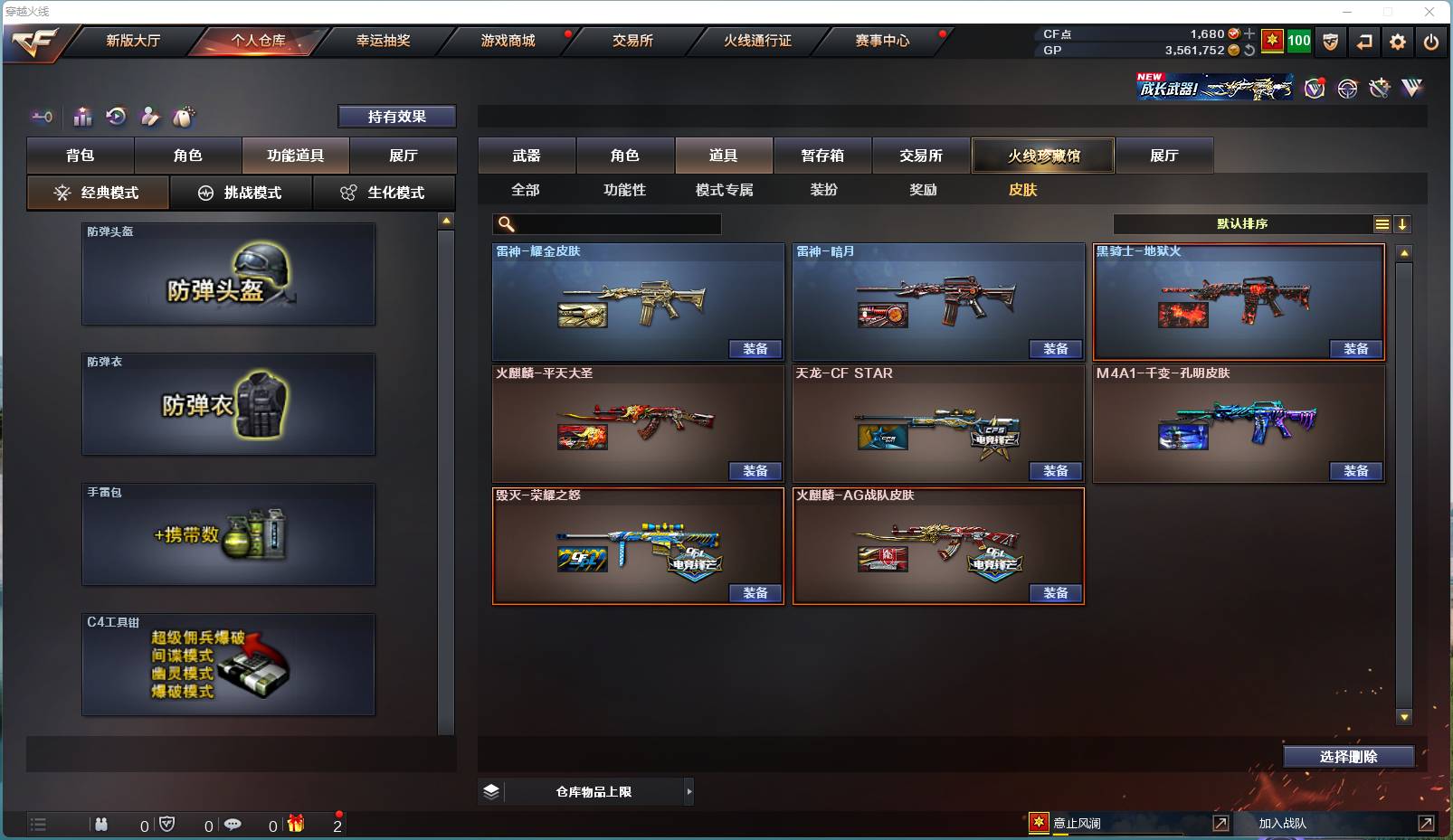Viewport: 1453px width, 840px height.
Task: Open the search field above the weapon skins
Action: pyautogui.click(x=606, y=222)
